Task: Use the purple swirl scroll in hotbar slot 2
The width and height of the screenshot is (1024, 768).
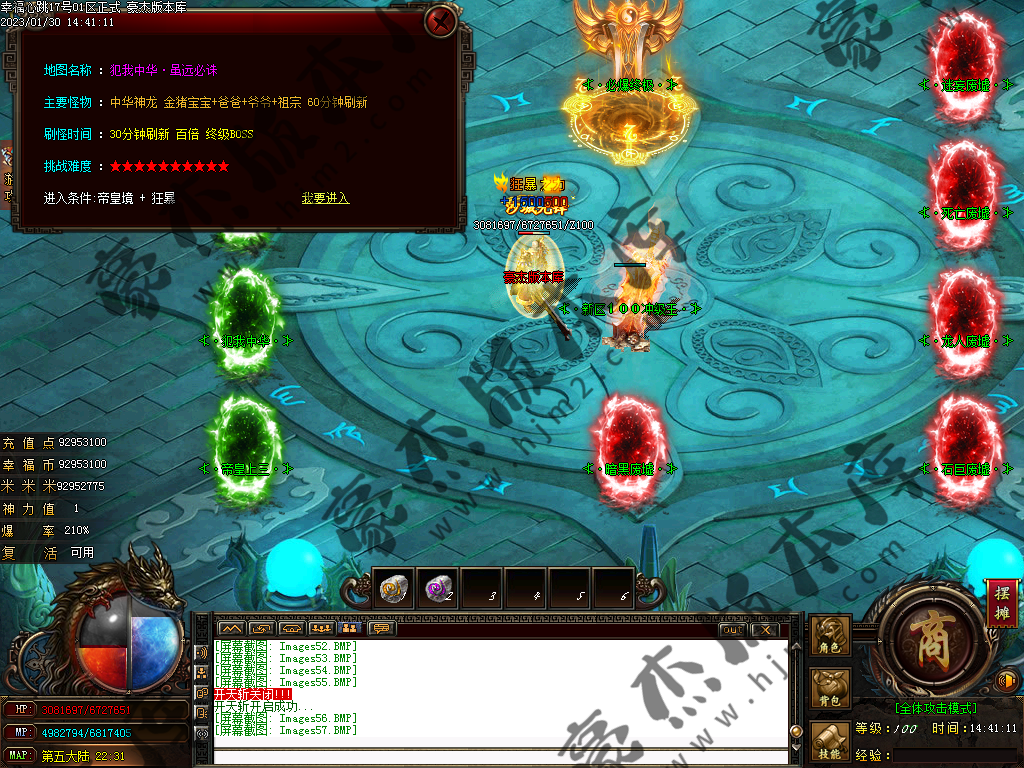Action: click(437, 590)
